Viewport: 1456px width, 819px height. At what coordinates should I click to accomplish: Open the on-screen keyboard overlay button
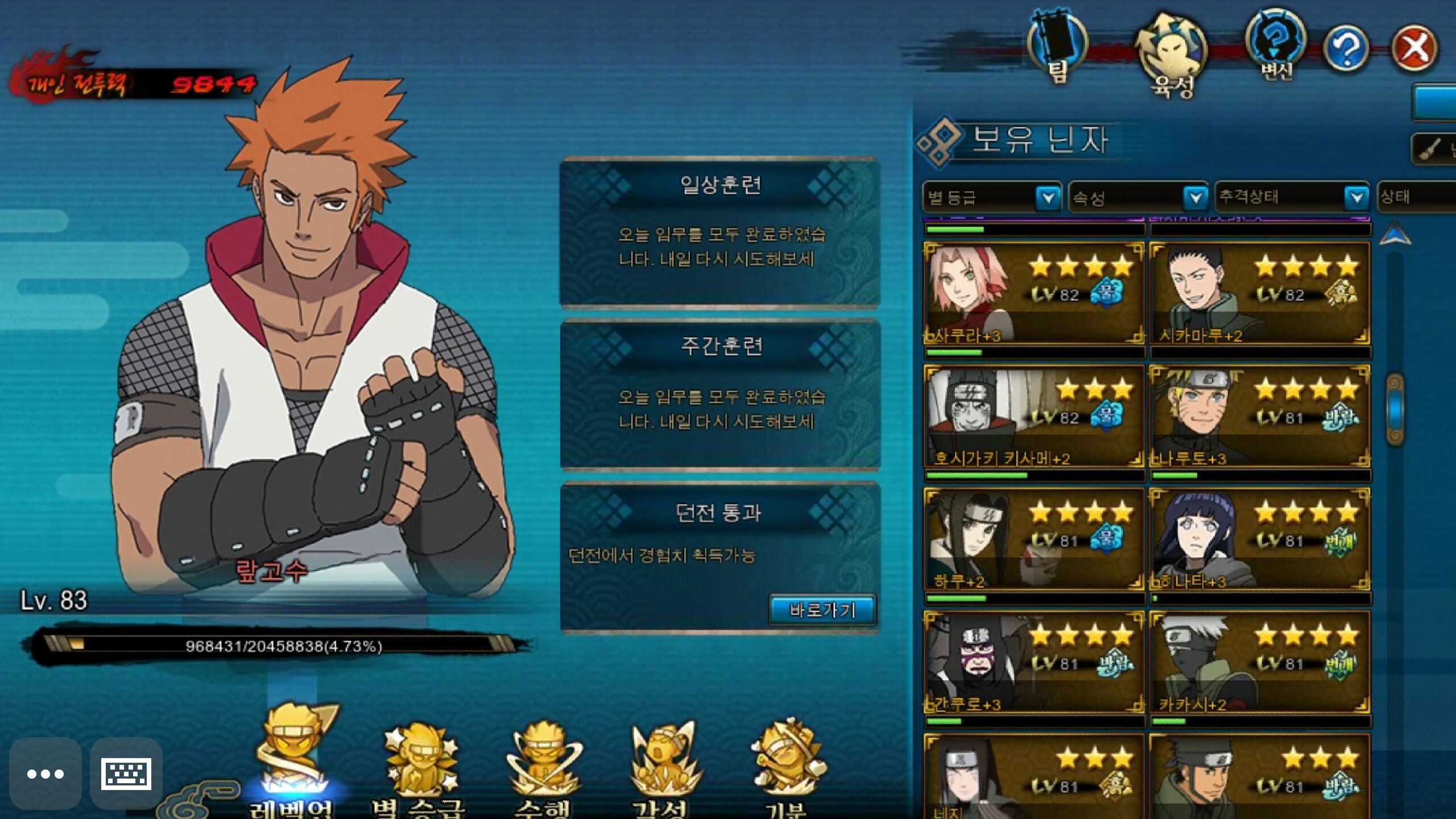tap(126, 773)
